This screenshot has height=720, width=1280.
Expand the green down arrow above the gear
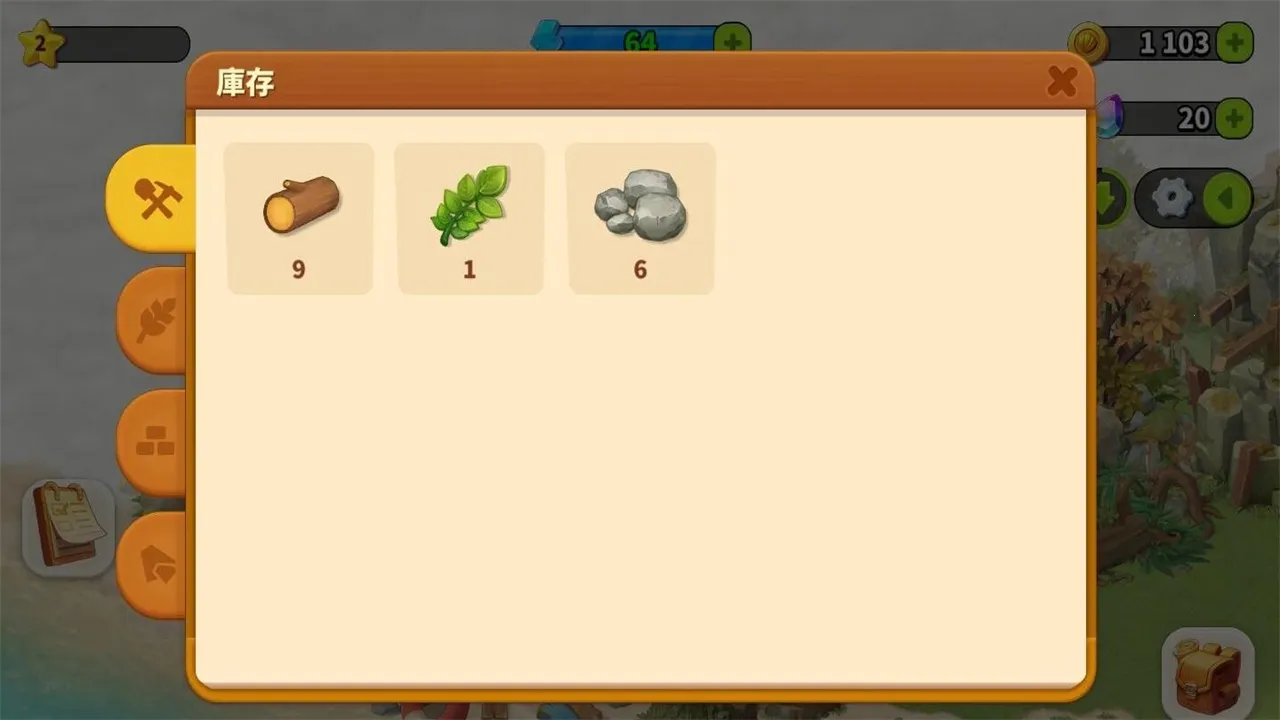1113,197
